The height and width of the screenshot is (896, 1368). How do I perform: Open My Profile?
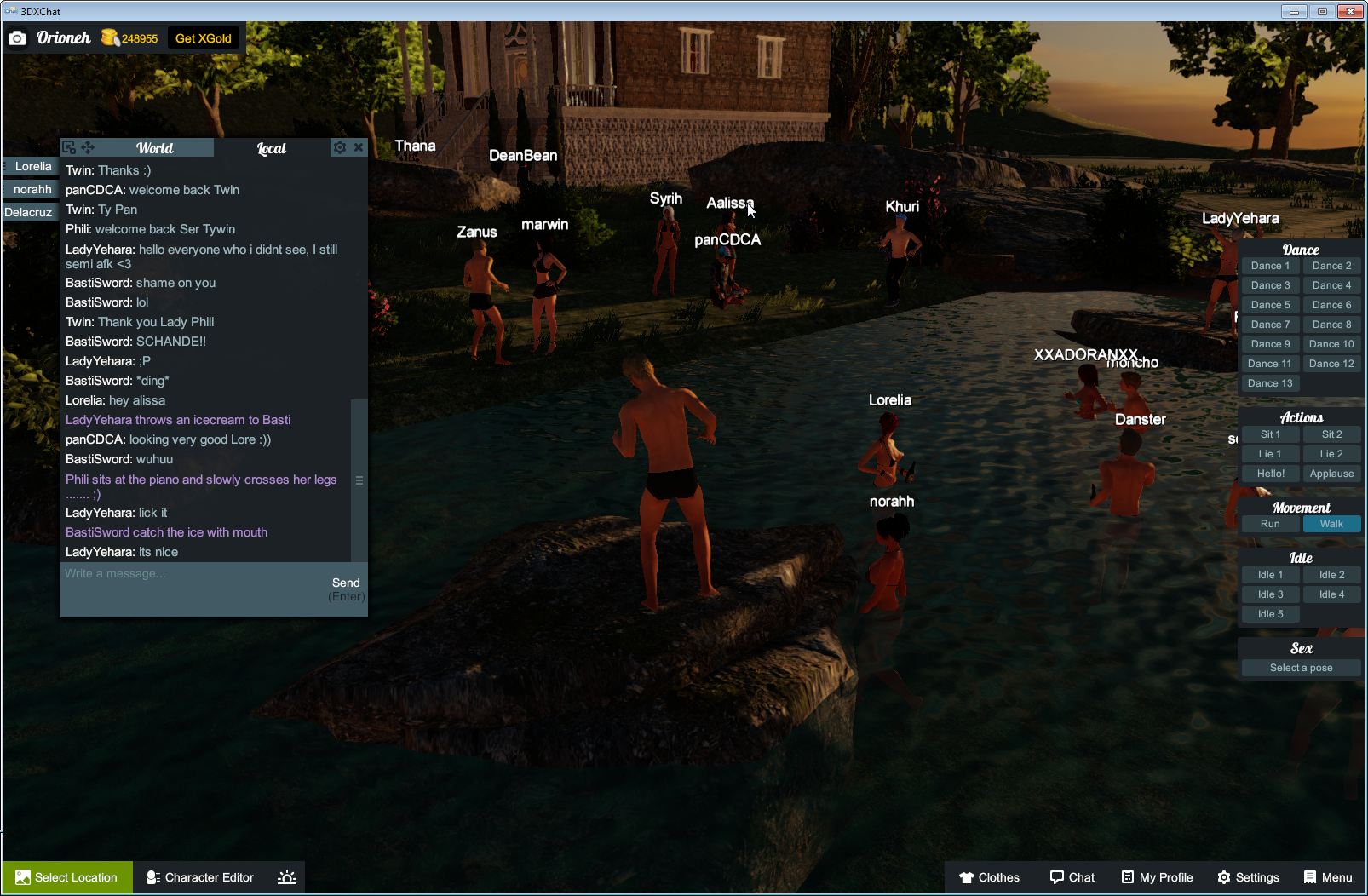[1157, 877]
